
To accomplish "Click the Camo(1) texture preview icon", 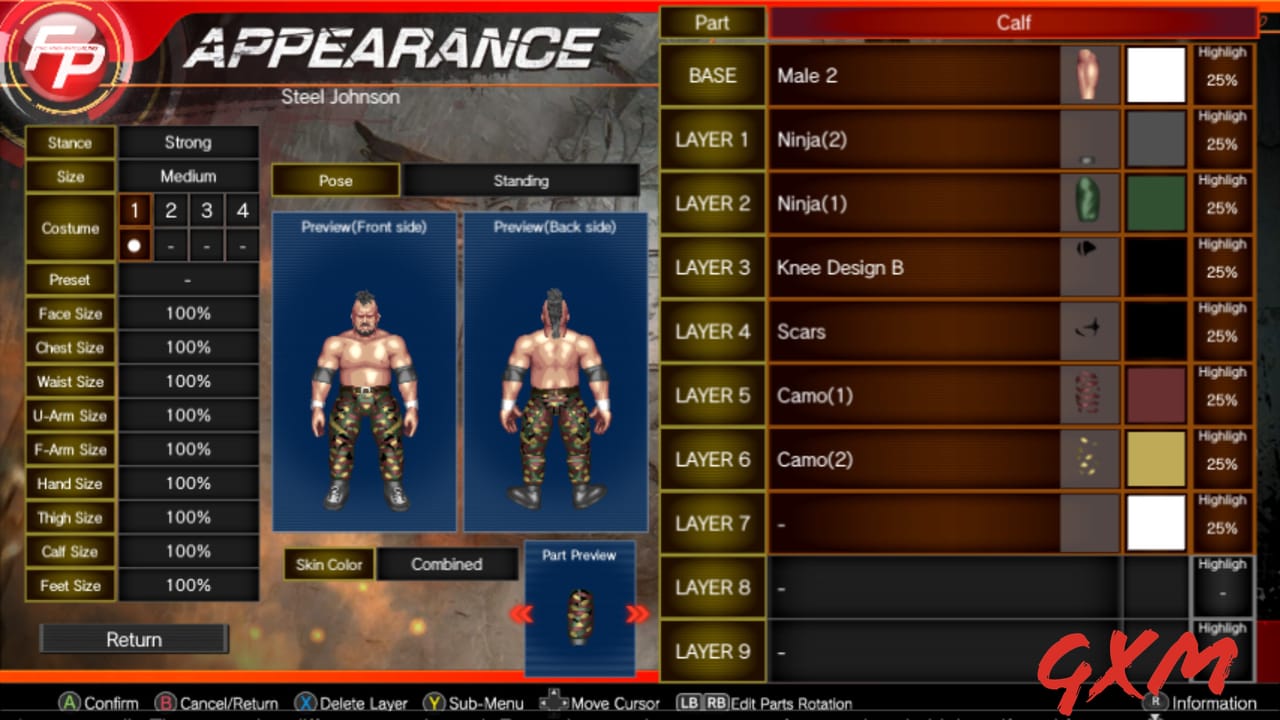I will [x=1089, y=395].
